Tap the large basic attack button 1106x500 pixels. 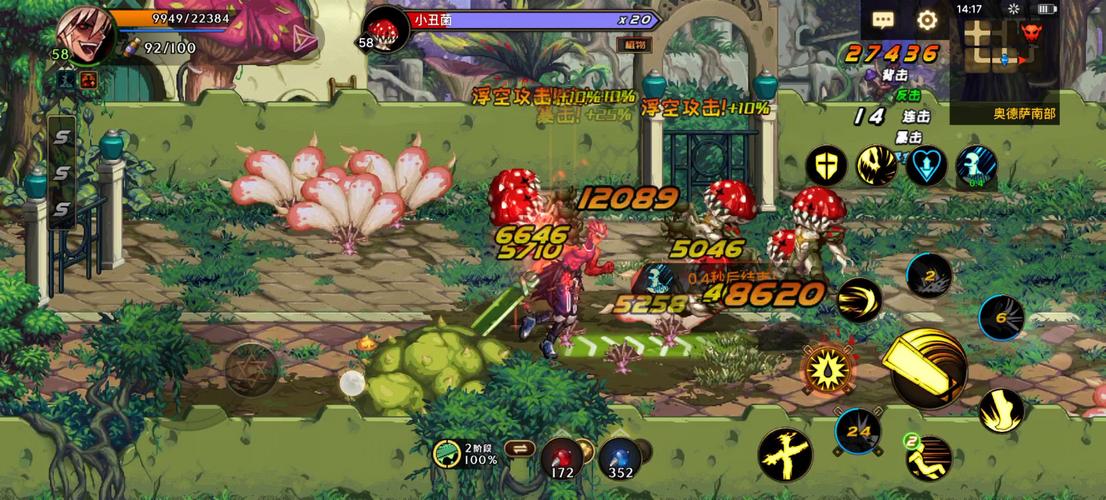929,369
